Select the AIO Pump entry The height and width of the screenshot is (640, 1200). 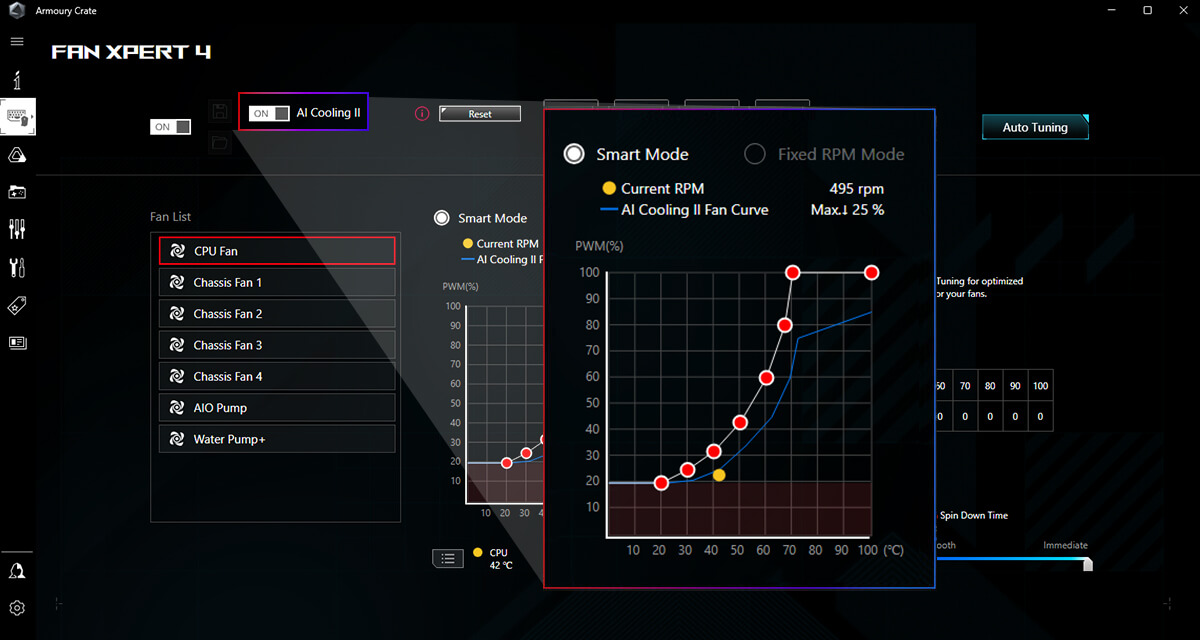click(x=277, y=408)
